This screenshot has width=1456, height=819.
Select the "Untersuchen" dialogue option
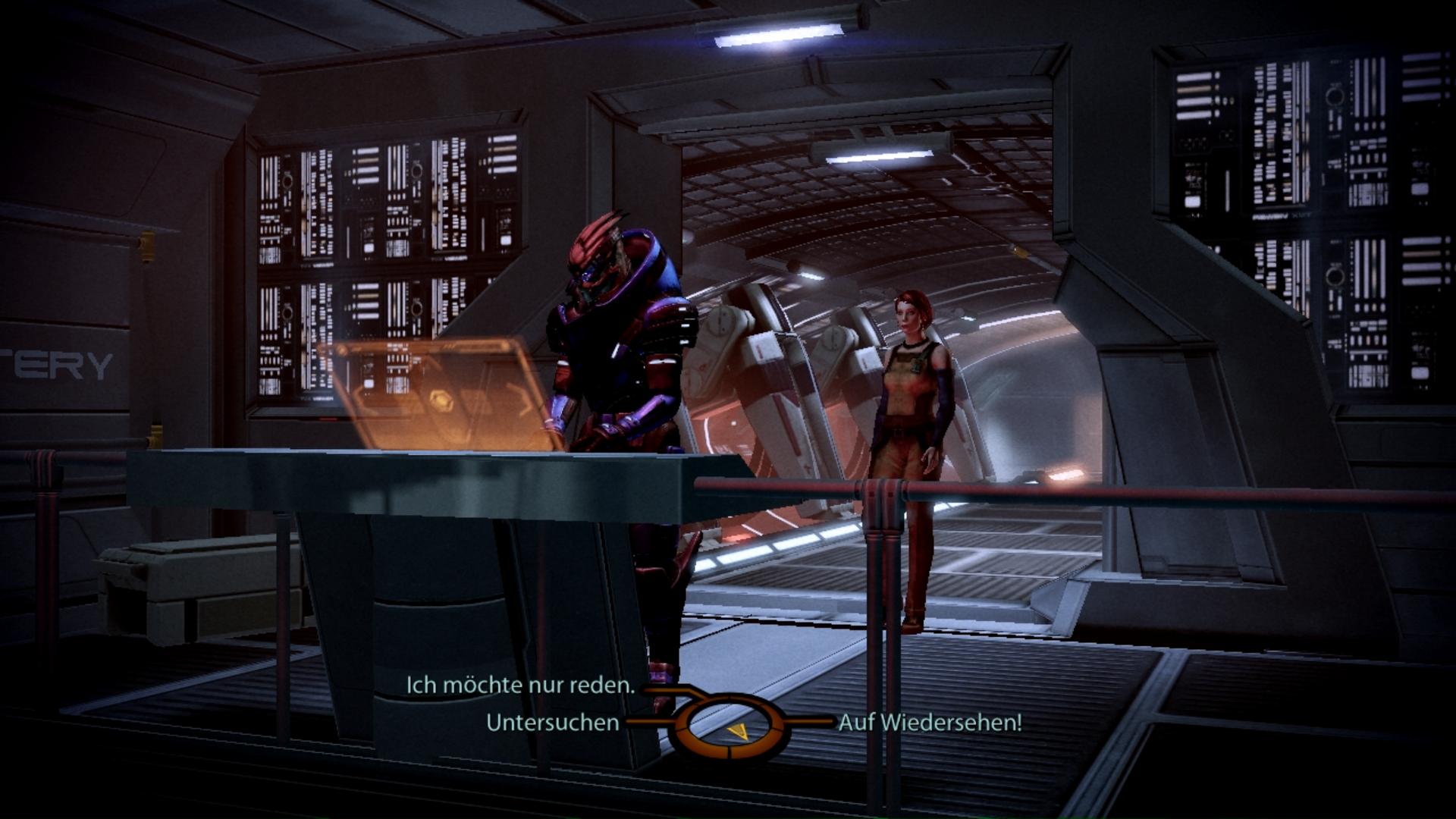point(552,723)
